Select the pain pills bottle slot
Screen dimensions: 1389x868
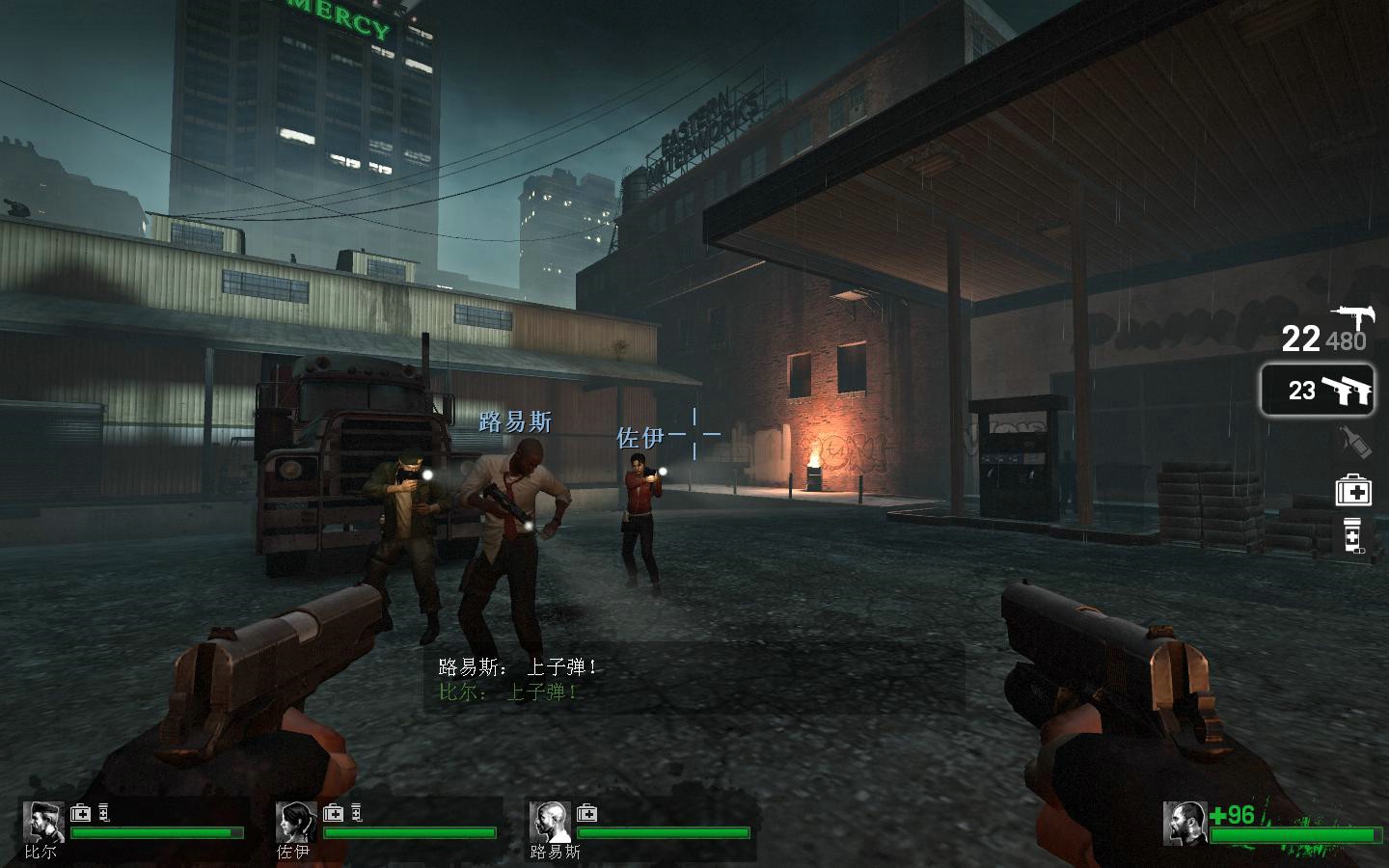tap(1353, 538)
